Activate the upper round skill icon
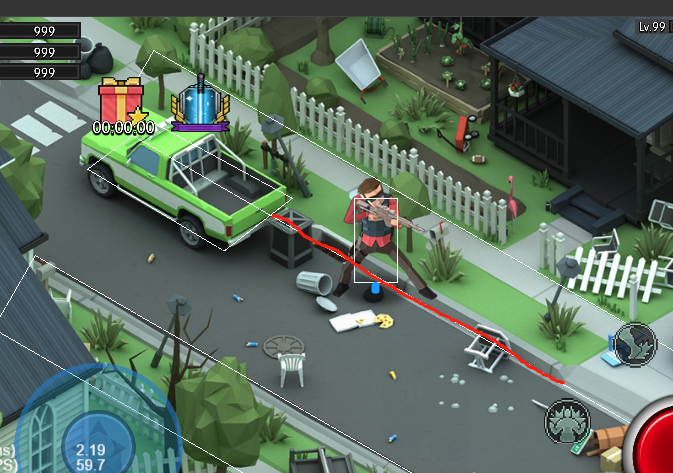673x473 pixels. tap(634, 342)
